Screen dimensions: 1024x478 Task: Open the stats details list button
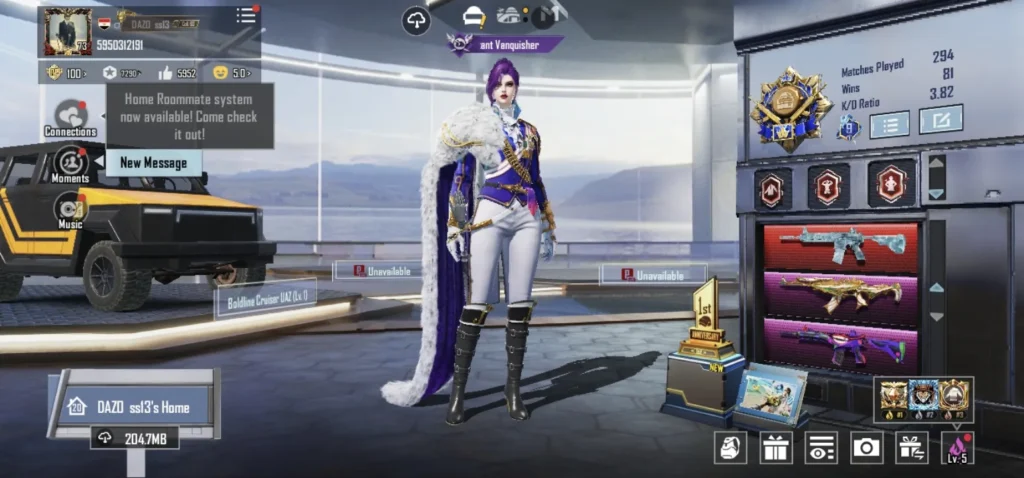pos(889,124)
